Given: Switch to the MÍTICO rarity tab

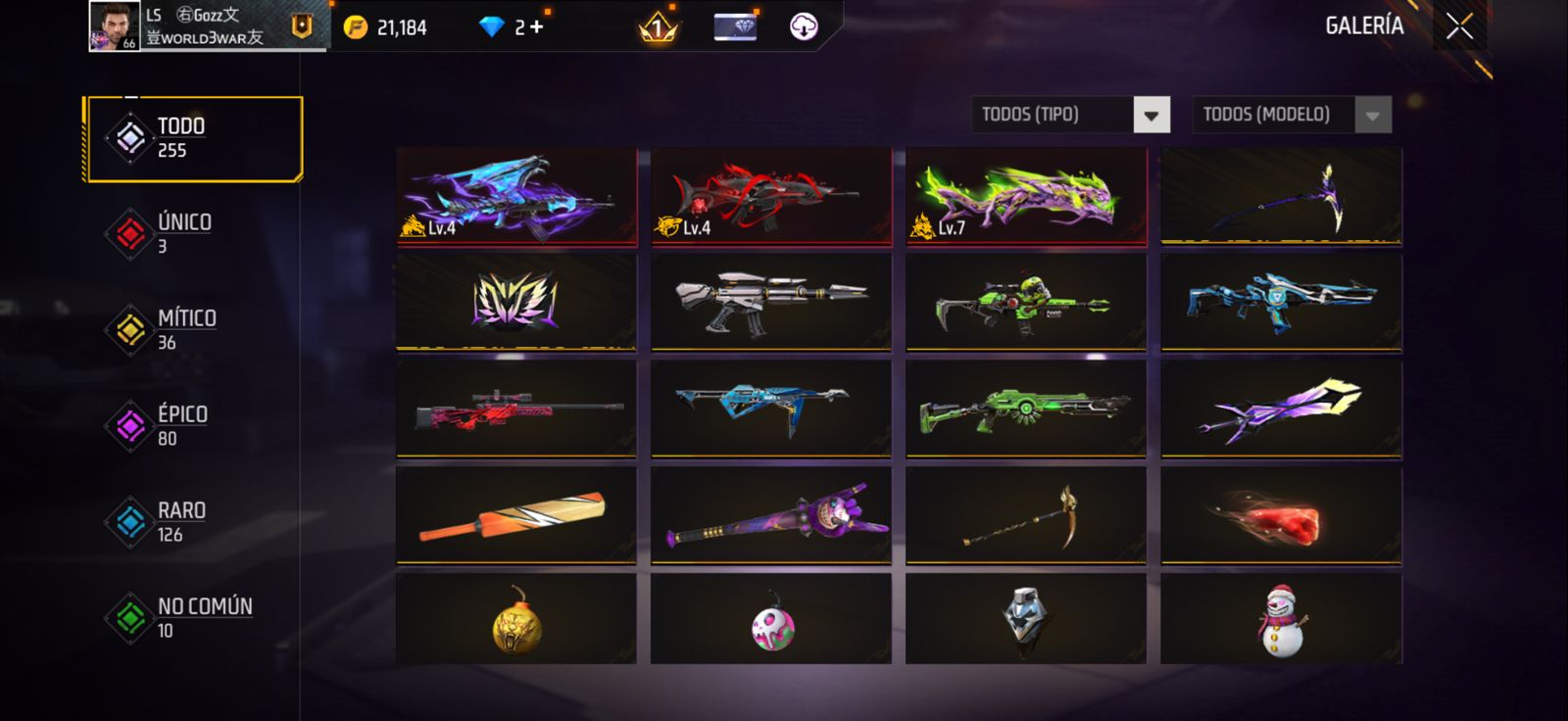Looking at the screenshot, I should [186, 329].
